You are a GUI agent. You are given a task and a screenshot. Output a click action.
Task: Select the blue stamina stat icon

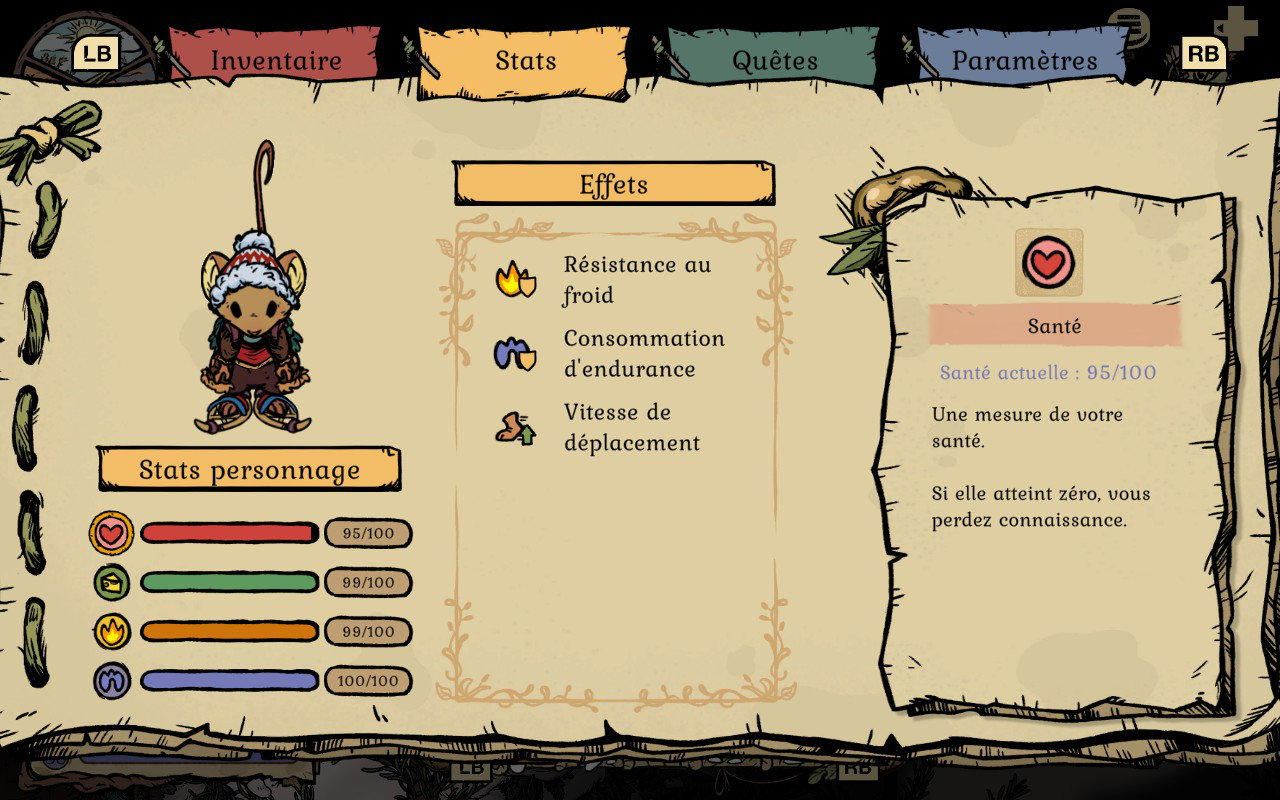click(111, 680)
